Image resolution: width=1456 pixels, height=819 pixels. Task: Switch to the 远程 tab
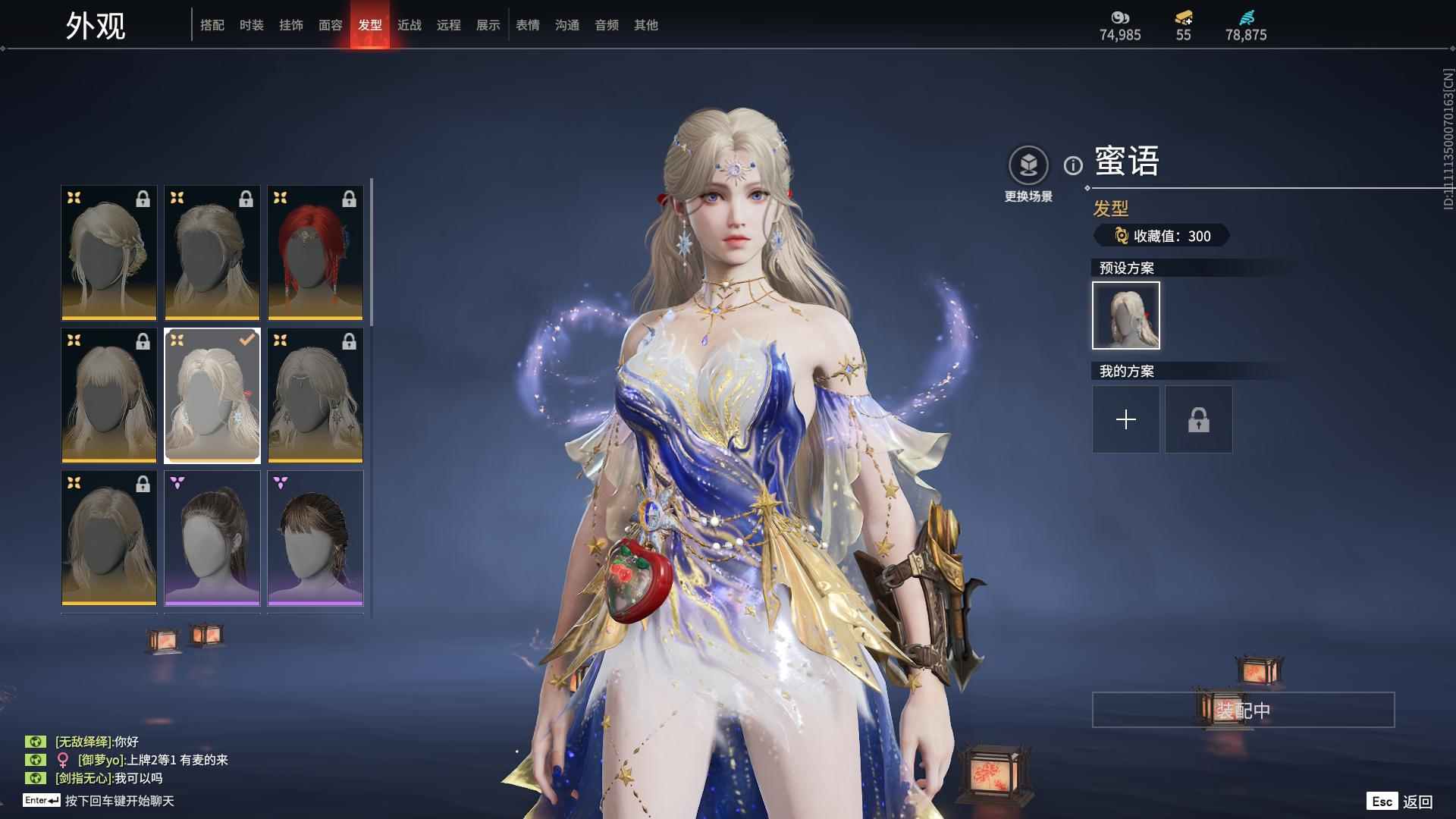point(449,25)
